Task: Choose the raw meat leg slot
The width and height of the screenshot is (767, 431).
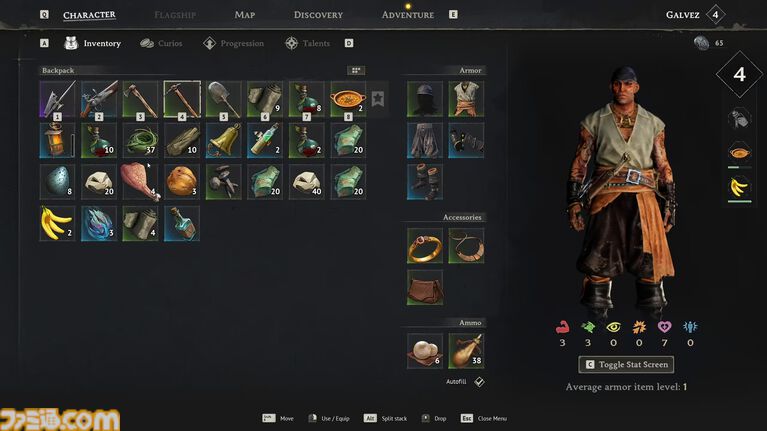Action: 141,182
